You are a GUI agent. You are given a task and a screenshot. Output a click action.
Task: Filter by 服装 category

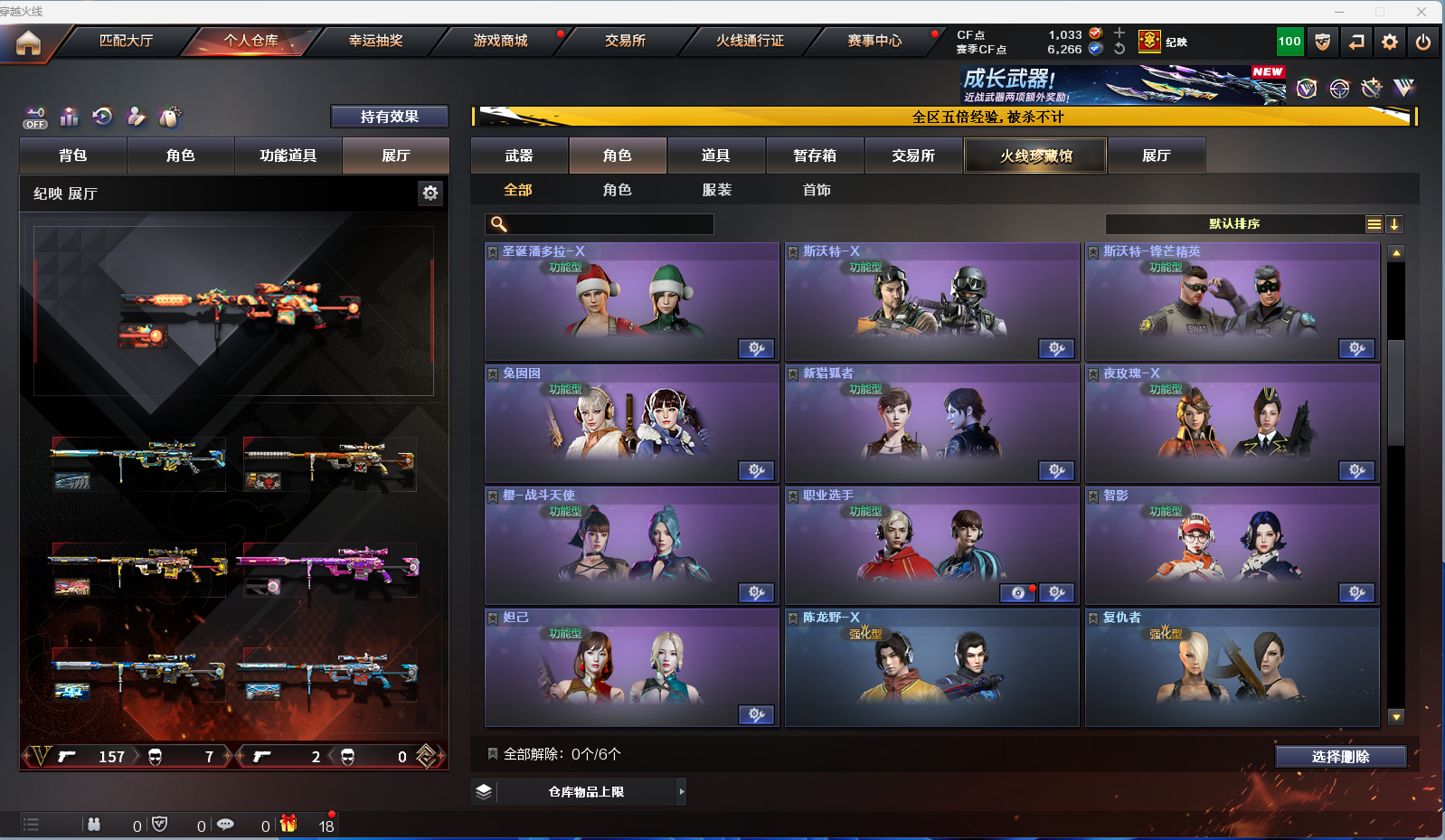point(717,190)
